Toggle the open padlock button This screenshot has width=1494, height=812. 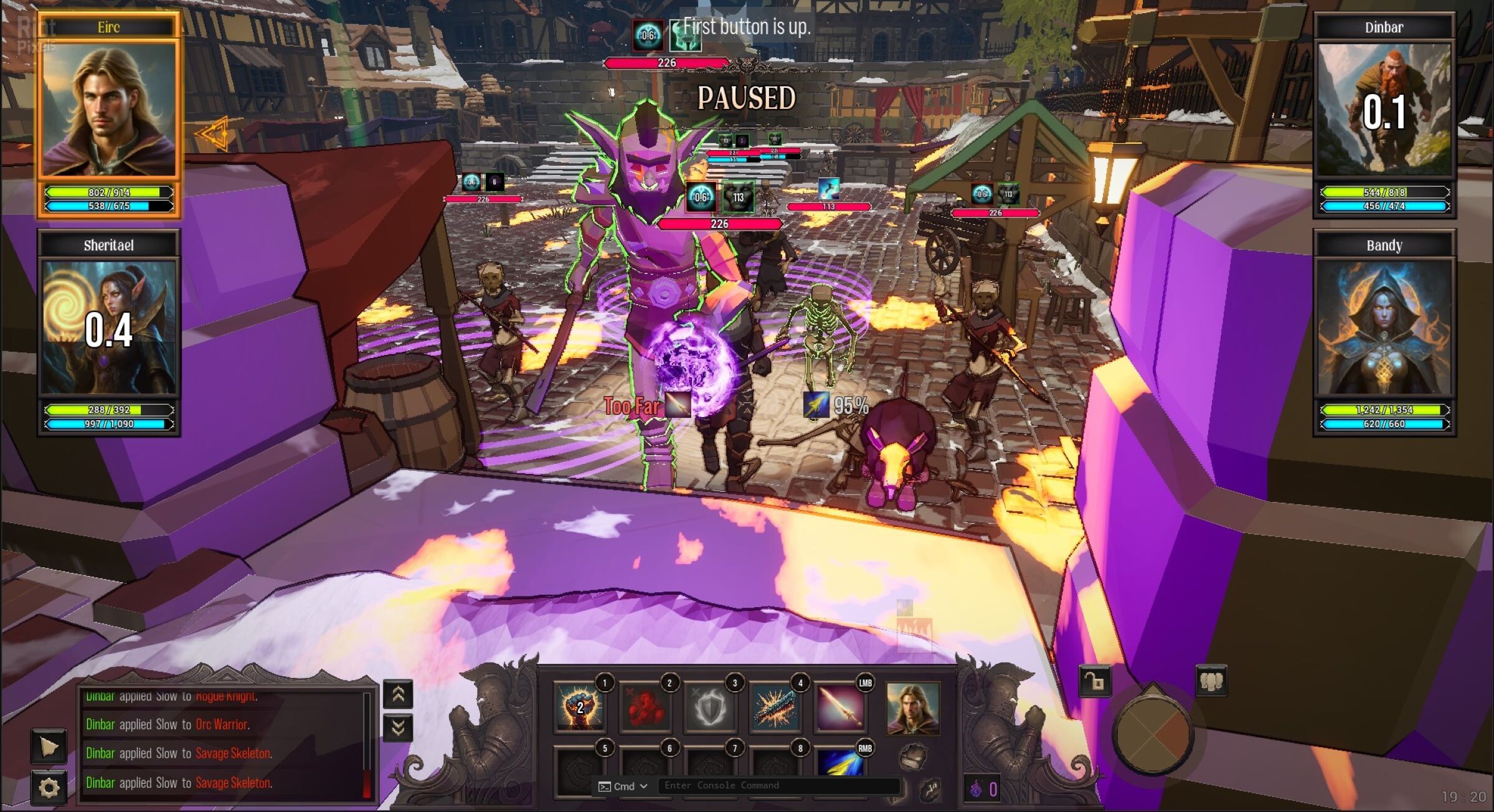pyautogui.click(x=1095, y=681)
